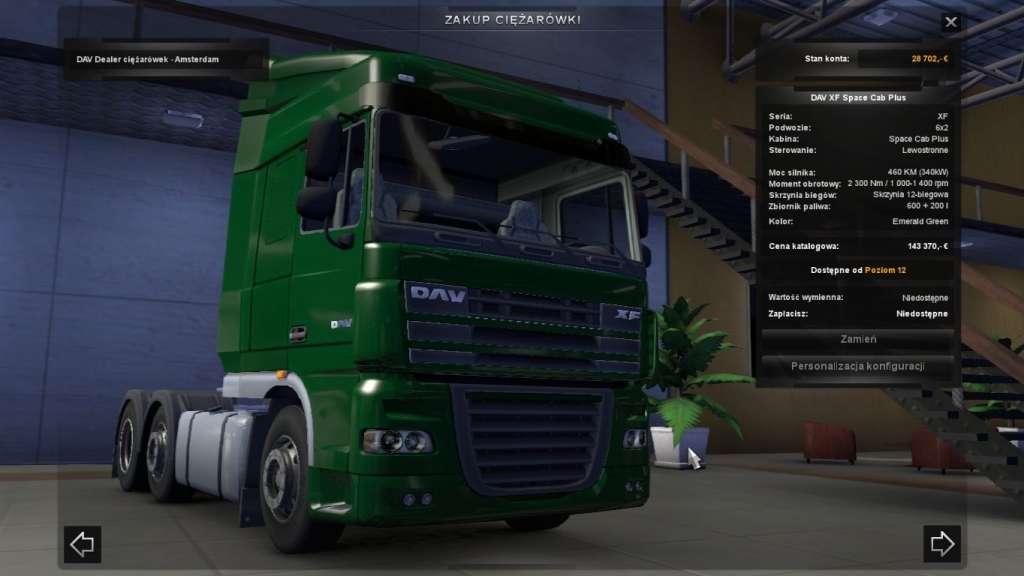1024x576 pixels.
Task: Open Personalizacja konfiguracji
Action: 858,366
